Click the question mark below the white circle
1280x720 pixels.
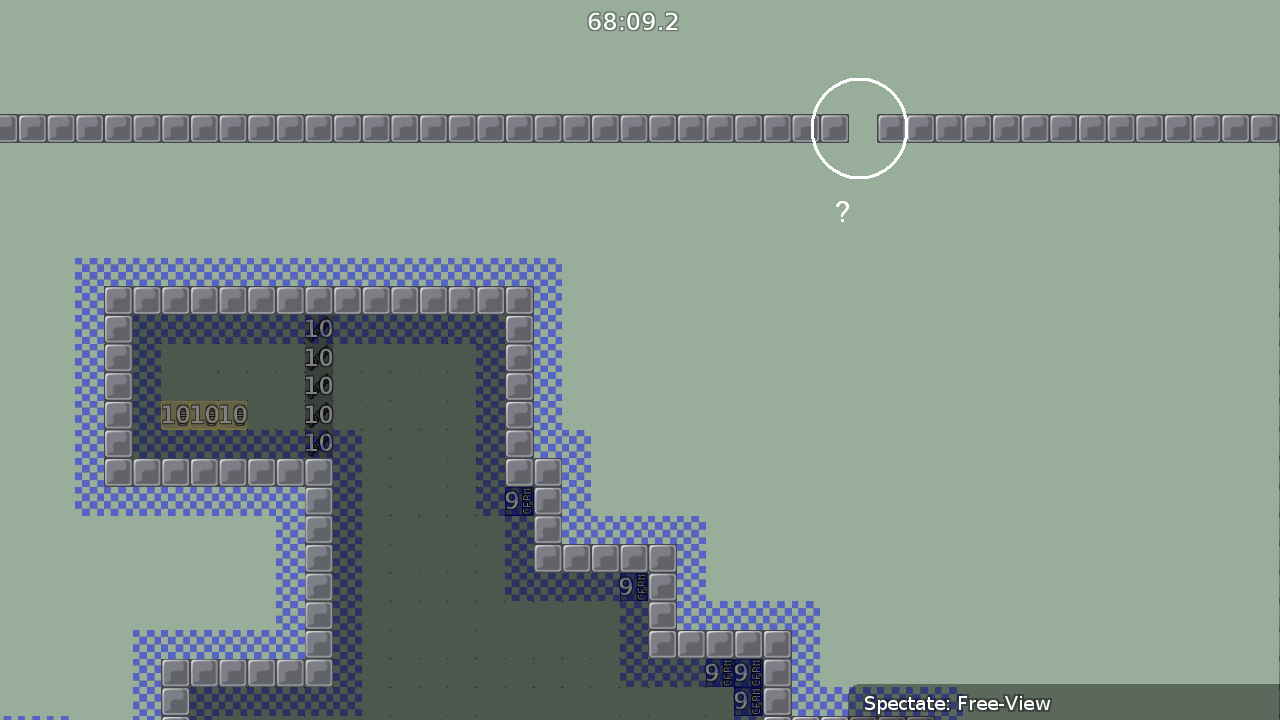(x=841, y=212)
